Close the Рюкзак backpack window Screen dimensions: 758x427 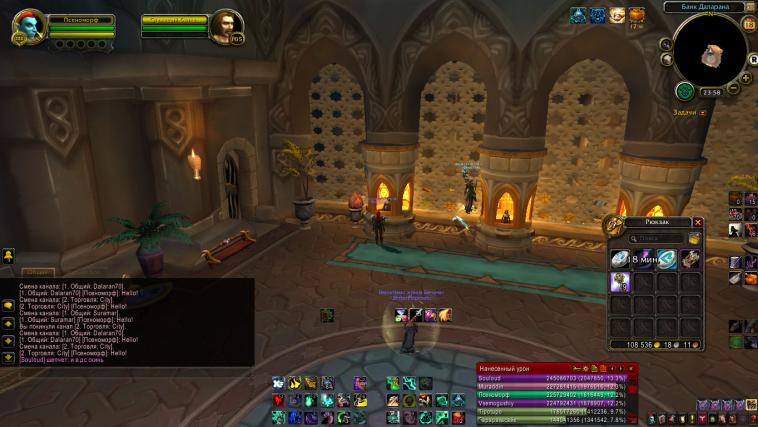pos(698,222)
